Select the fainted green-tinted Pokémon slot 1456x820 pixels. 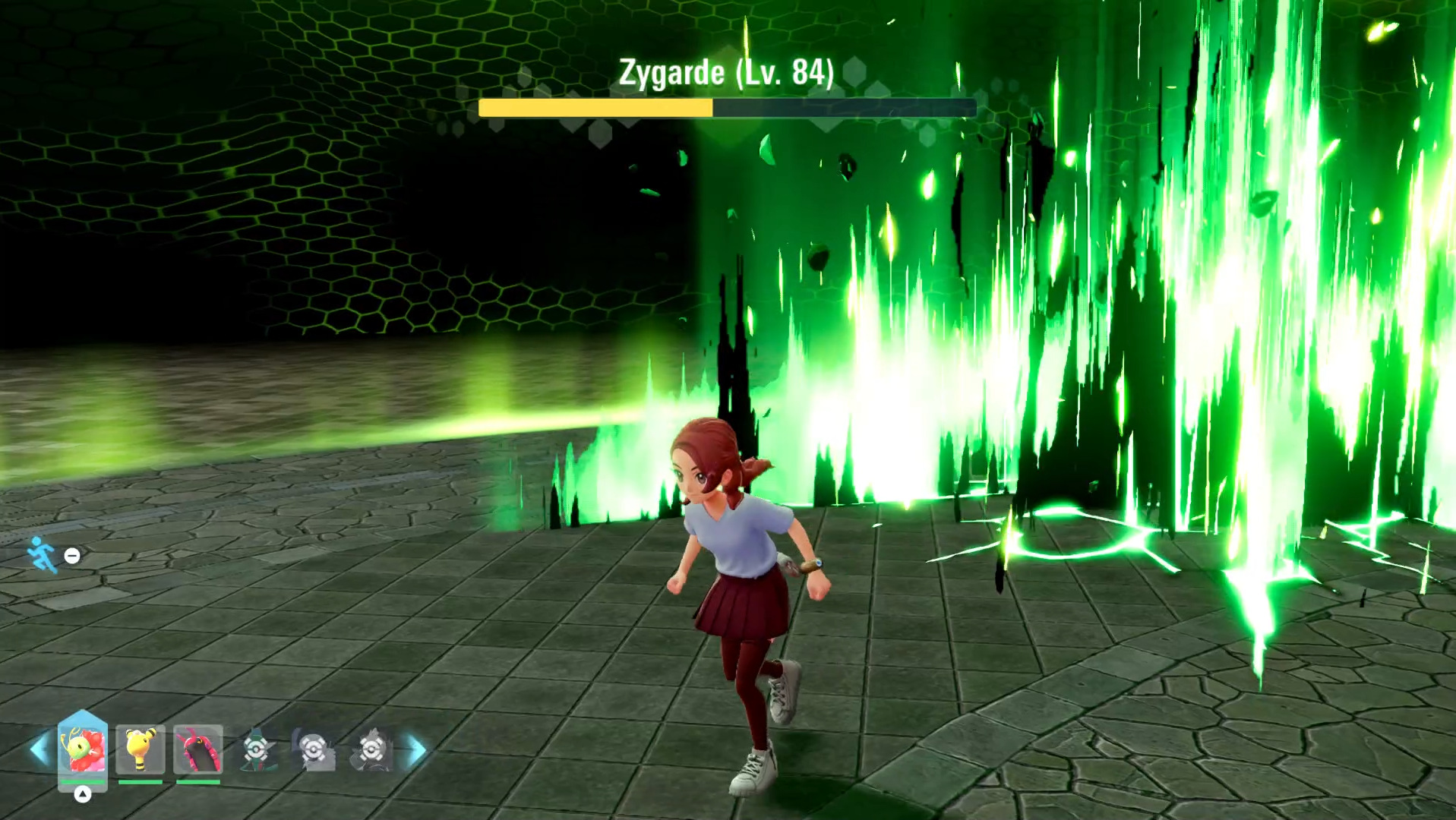(256, 749)
